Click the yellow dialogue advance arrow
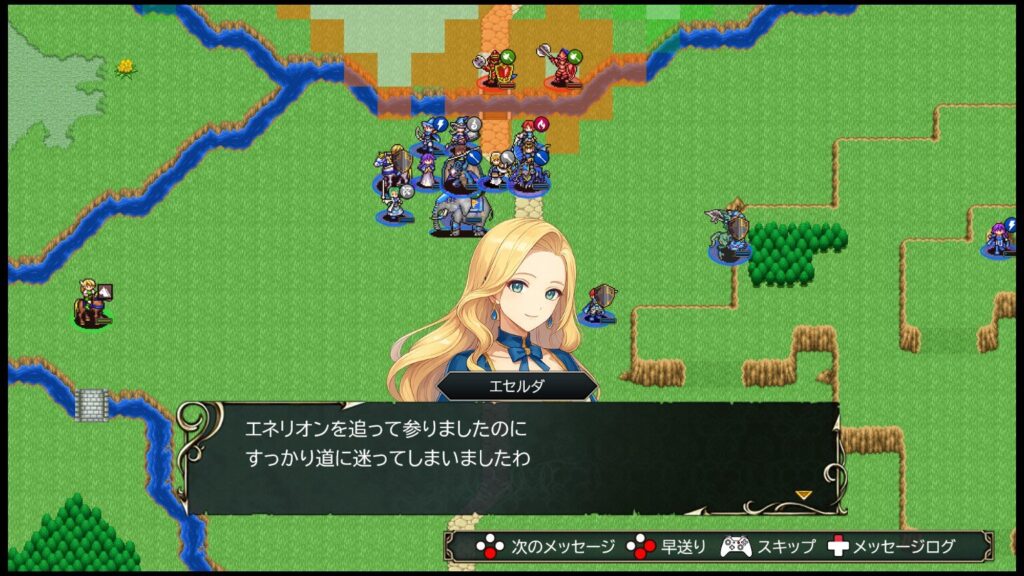The image size is (1024, 576). click(803, 494)
